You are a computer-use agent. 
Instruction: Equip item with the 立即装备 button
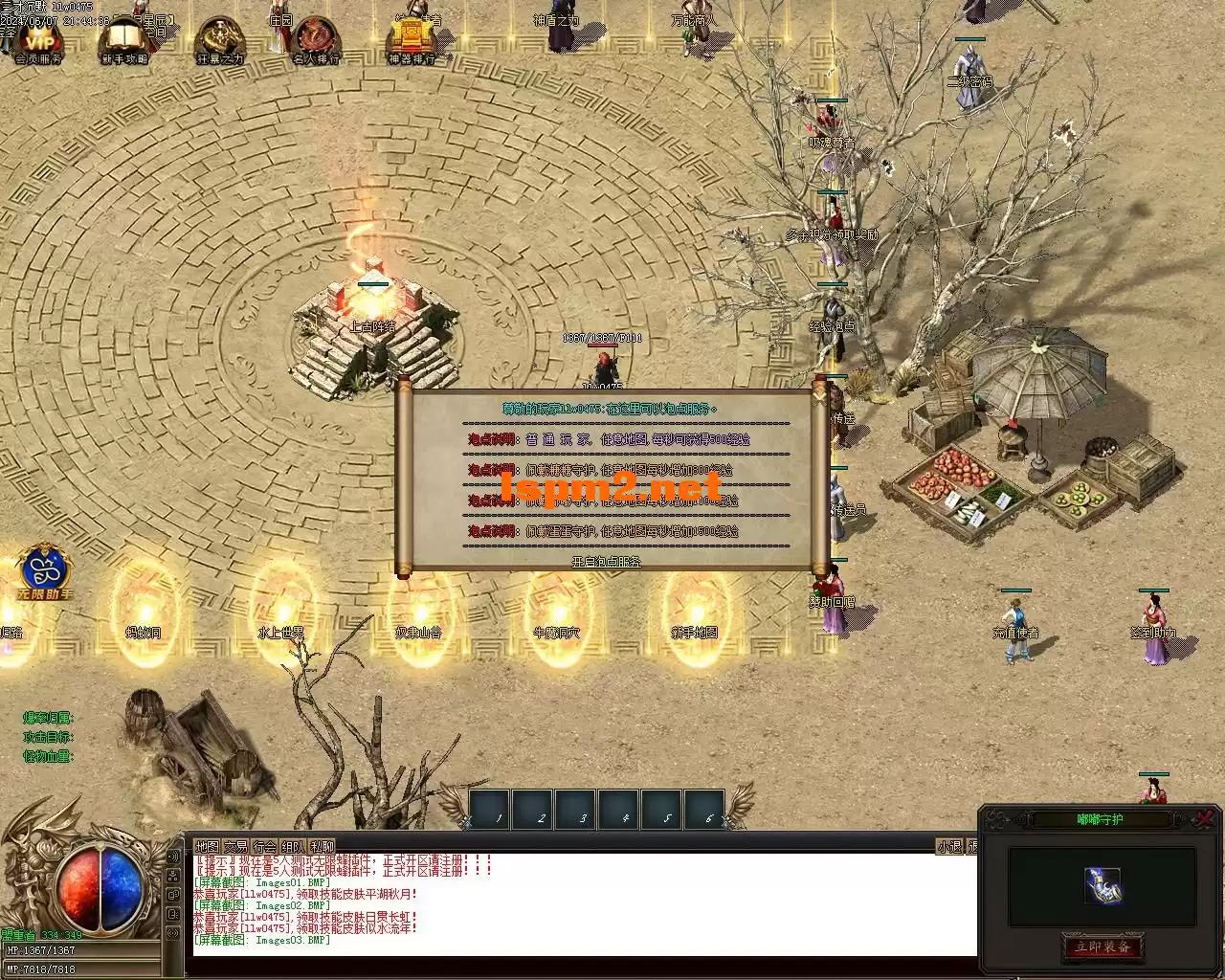coord(1102,947)
